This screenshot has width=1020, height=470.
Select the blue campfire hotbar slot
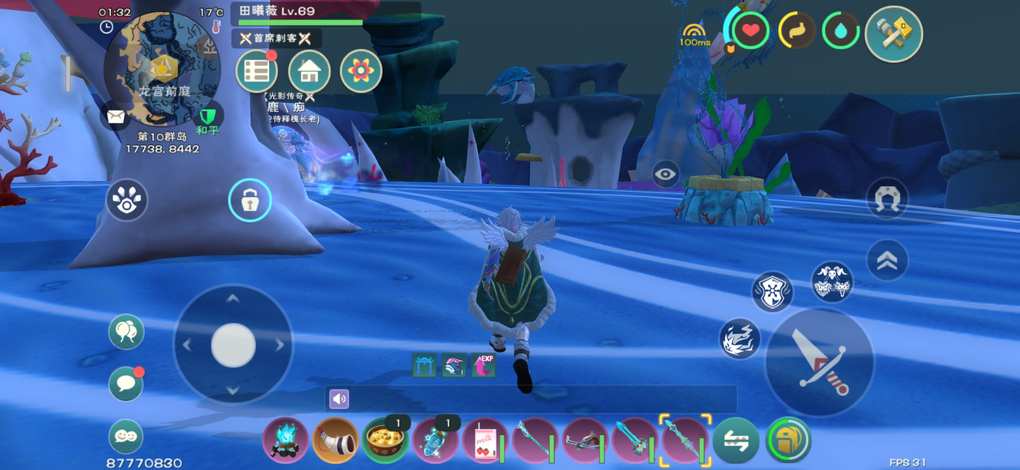(285, 439)
